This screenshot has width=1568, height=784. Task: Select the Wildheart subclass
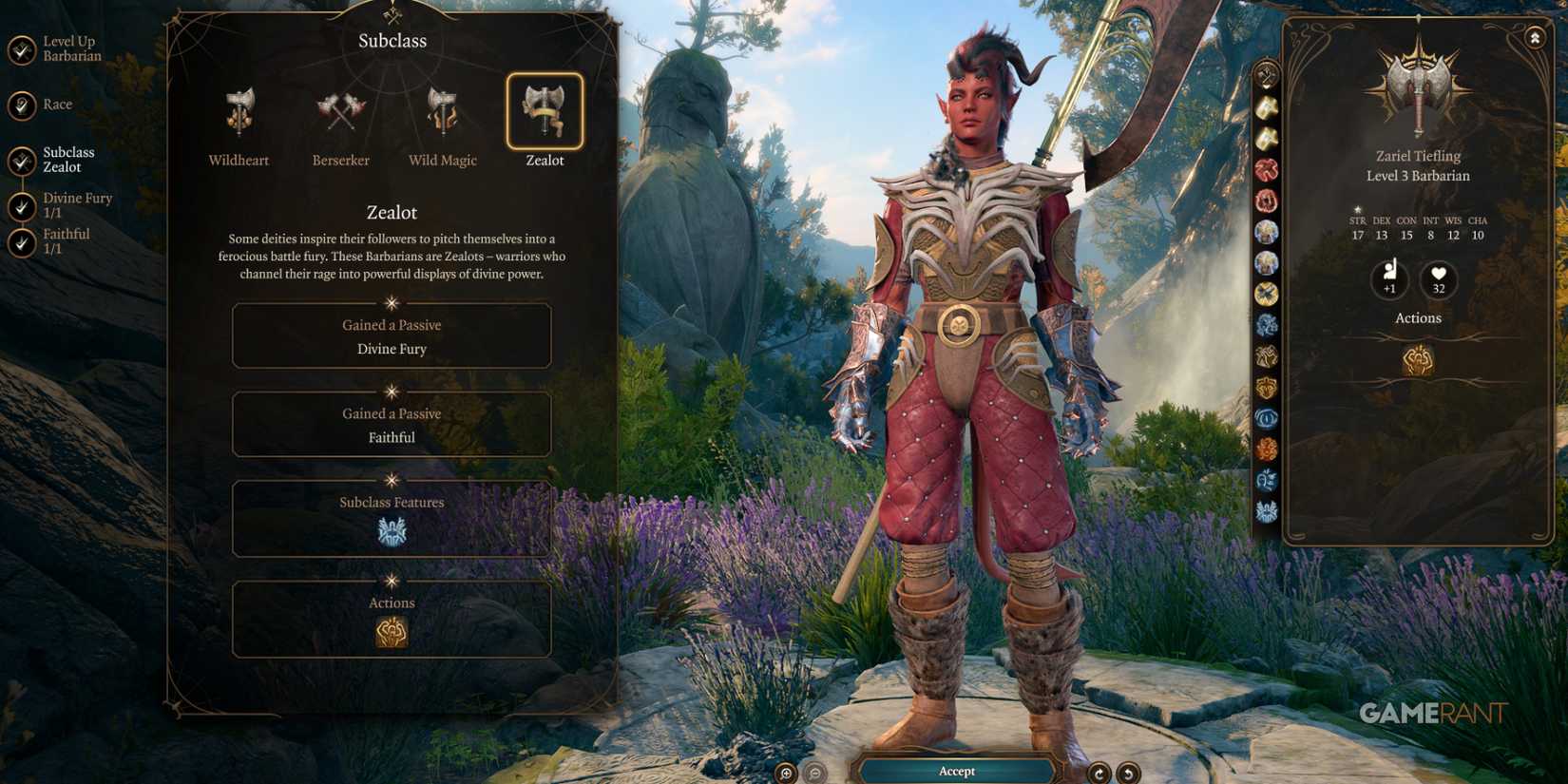239,113
